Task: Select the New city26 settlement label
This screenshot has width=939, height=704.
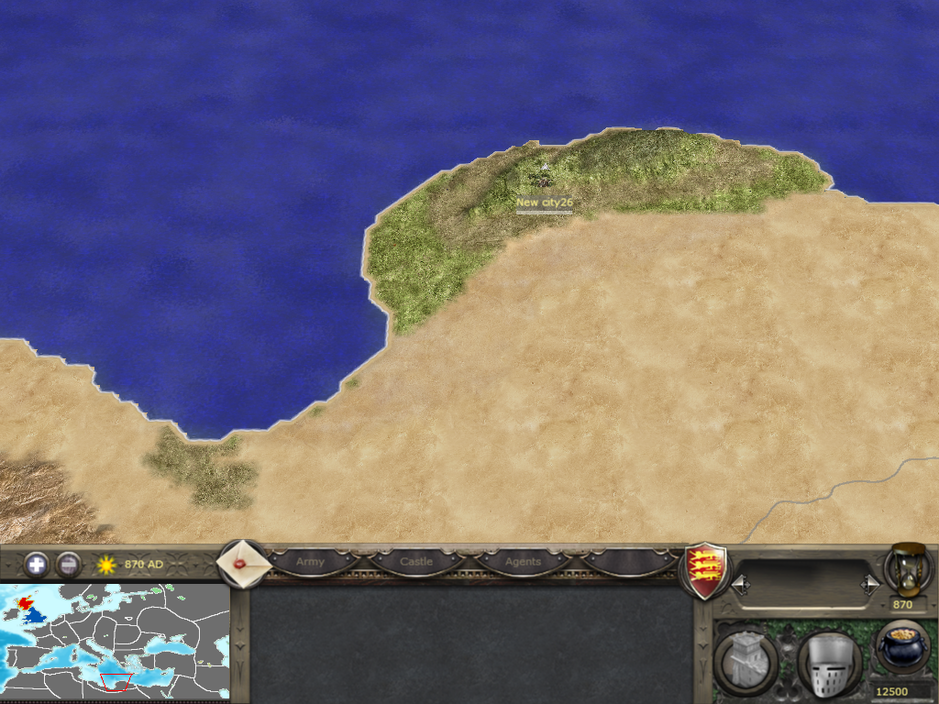Action: click(544, 202)
